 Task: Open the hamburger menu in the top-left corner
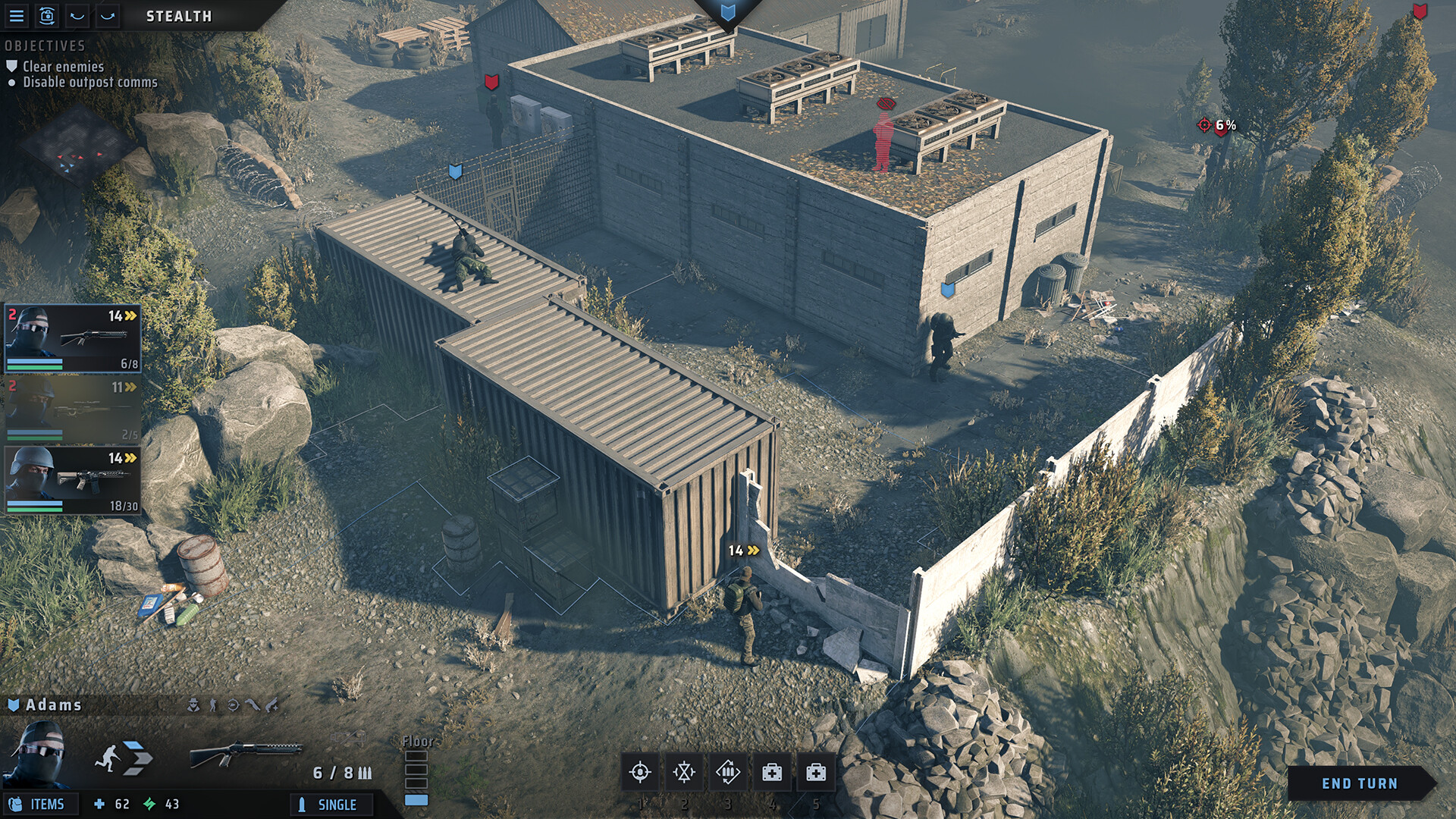click(x=17, y=16)
